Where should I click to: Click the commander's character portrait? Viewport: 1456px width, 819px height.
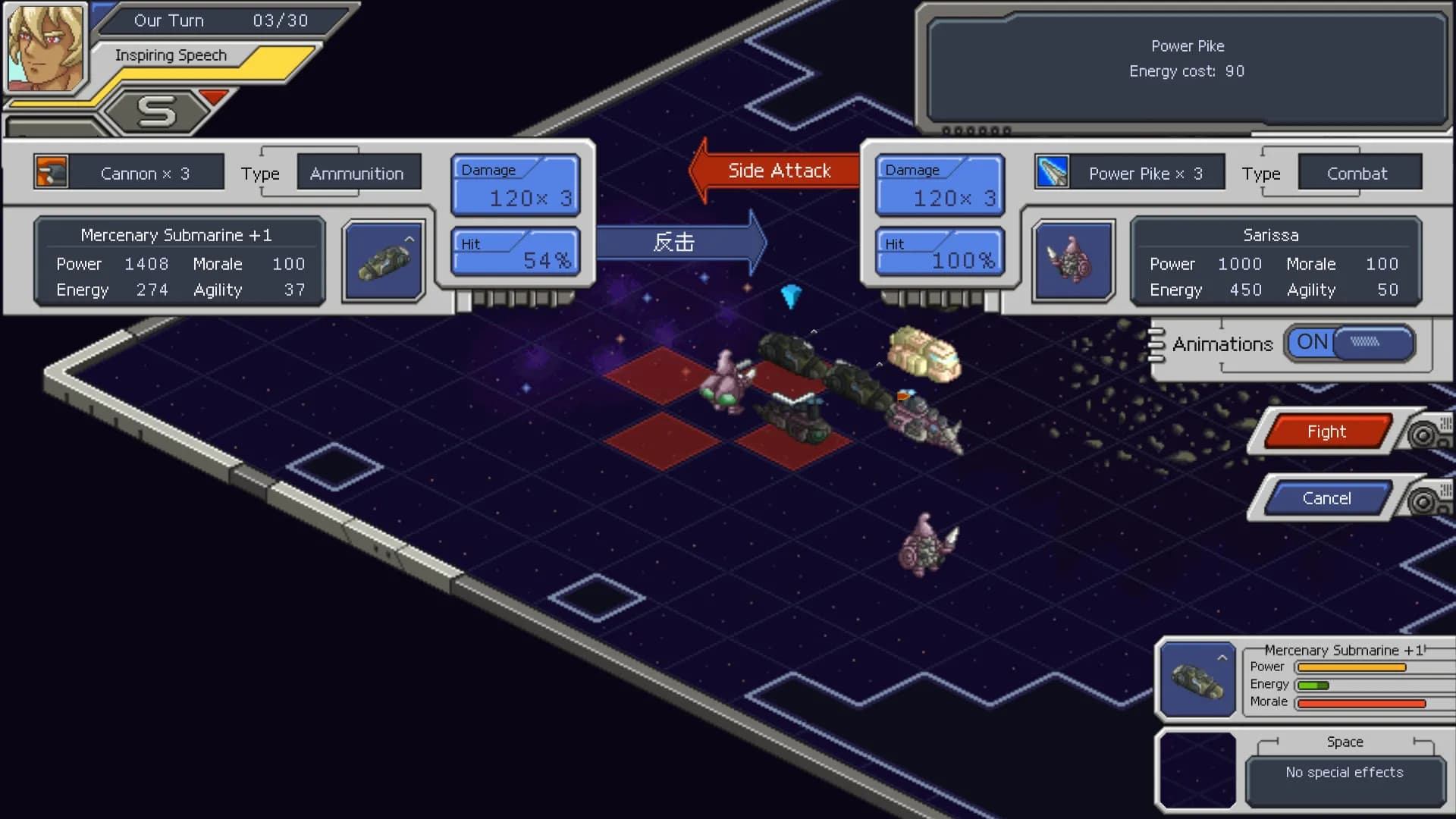click(x=45, y=45)
